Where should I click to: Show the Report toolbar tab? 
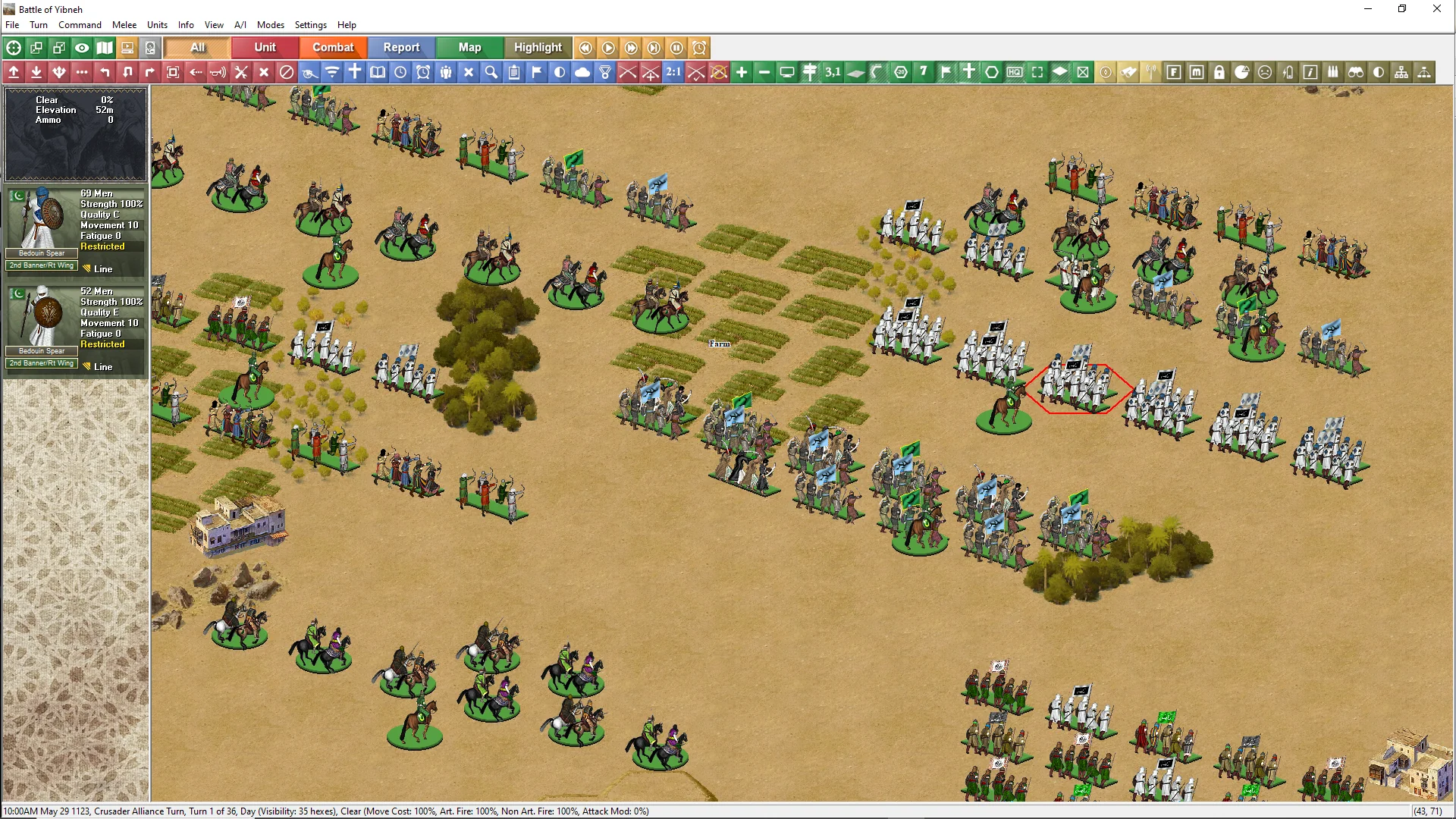(x=401, y=48)
